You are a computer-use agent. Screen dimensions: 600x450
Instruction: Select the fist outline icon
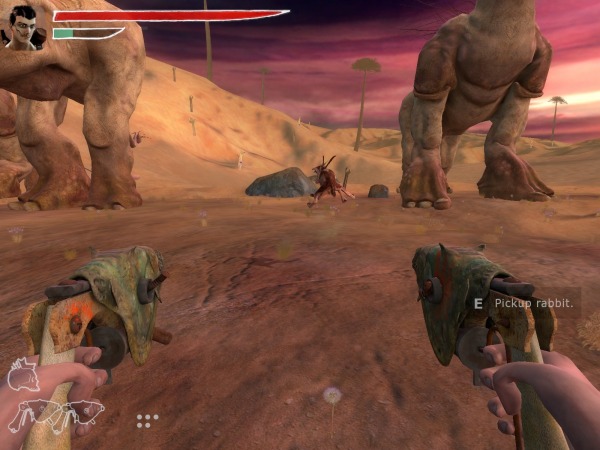point(22,376)
